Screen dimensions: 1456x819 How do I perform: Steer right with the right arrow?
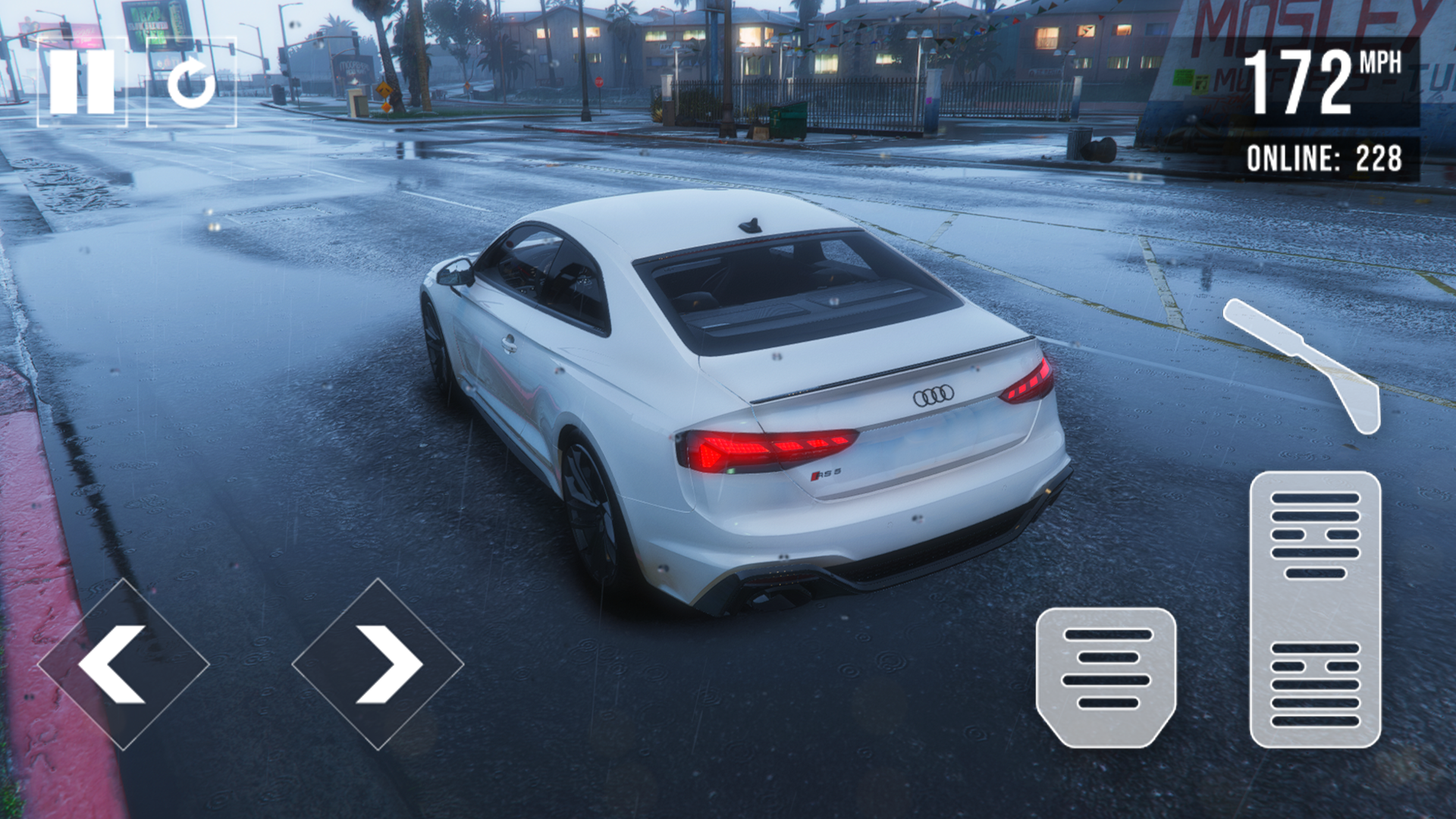[378, 664]
